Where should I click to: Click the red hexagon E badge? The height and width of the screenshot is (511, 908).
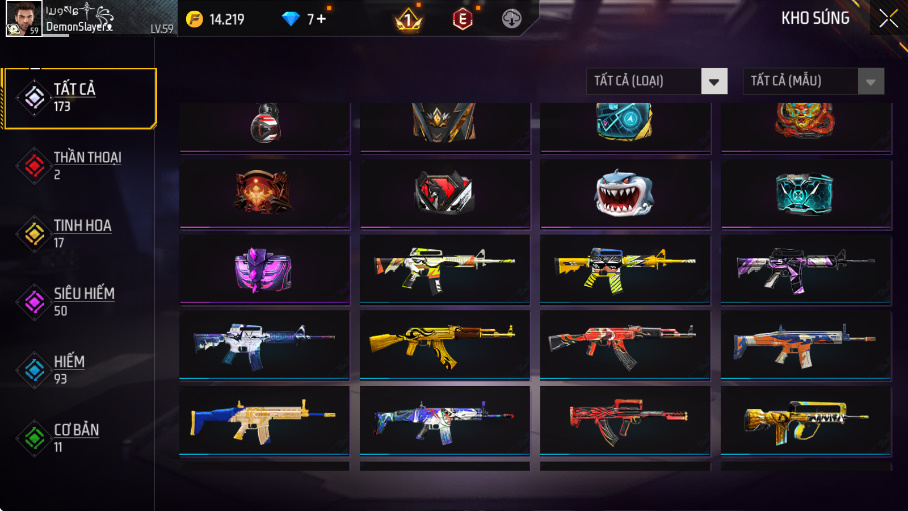coord(462,19)
